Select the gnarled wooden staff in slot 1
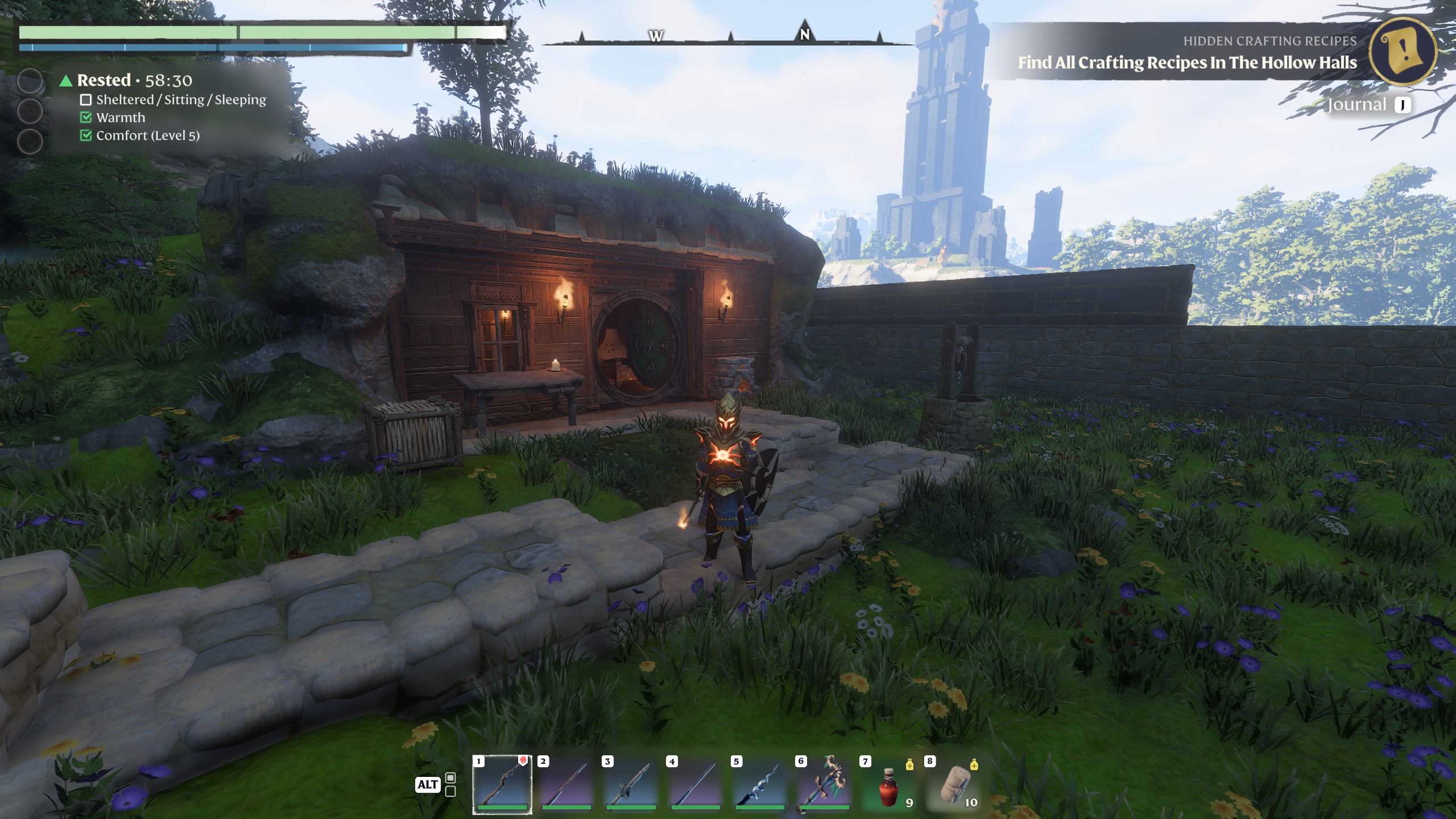1456x819 pixels. pyautogui.click(x=502, y=783)
